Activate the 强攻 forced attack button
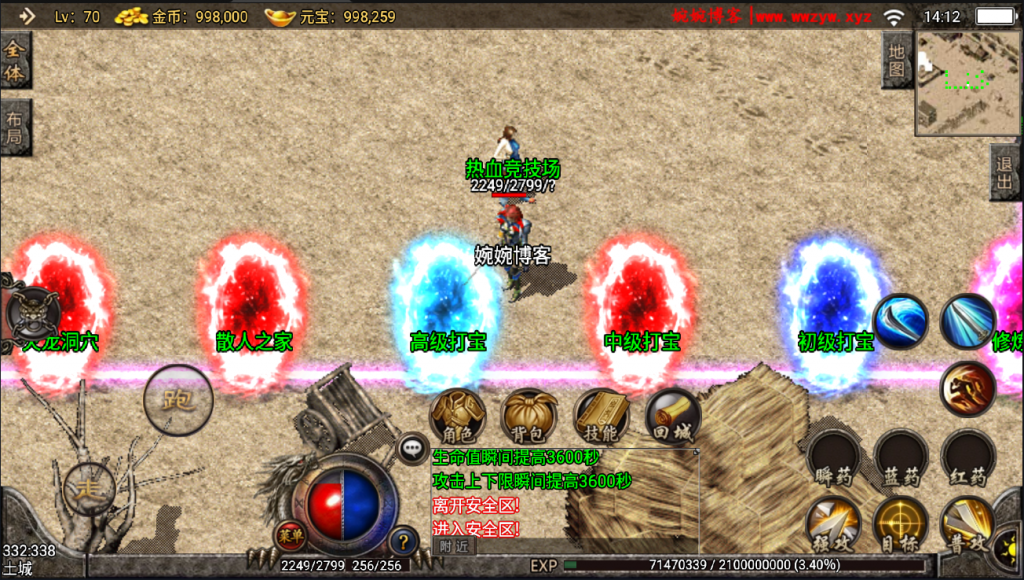The height and width of the screenshot is (580, 1024). [x=833, y=522]
